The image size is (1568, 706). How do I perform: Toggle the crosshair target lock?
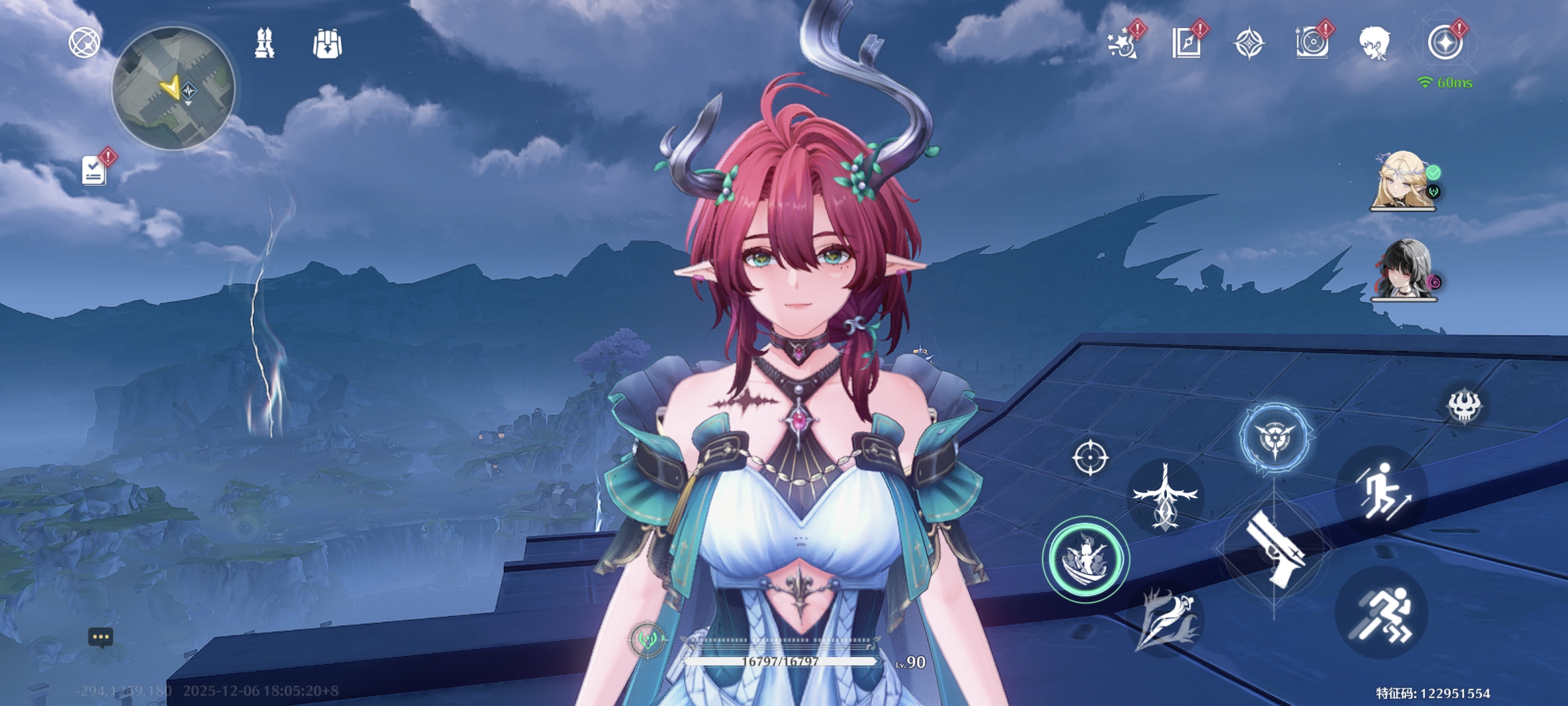(1090, 457)
